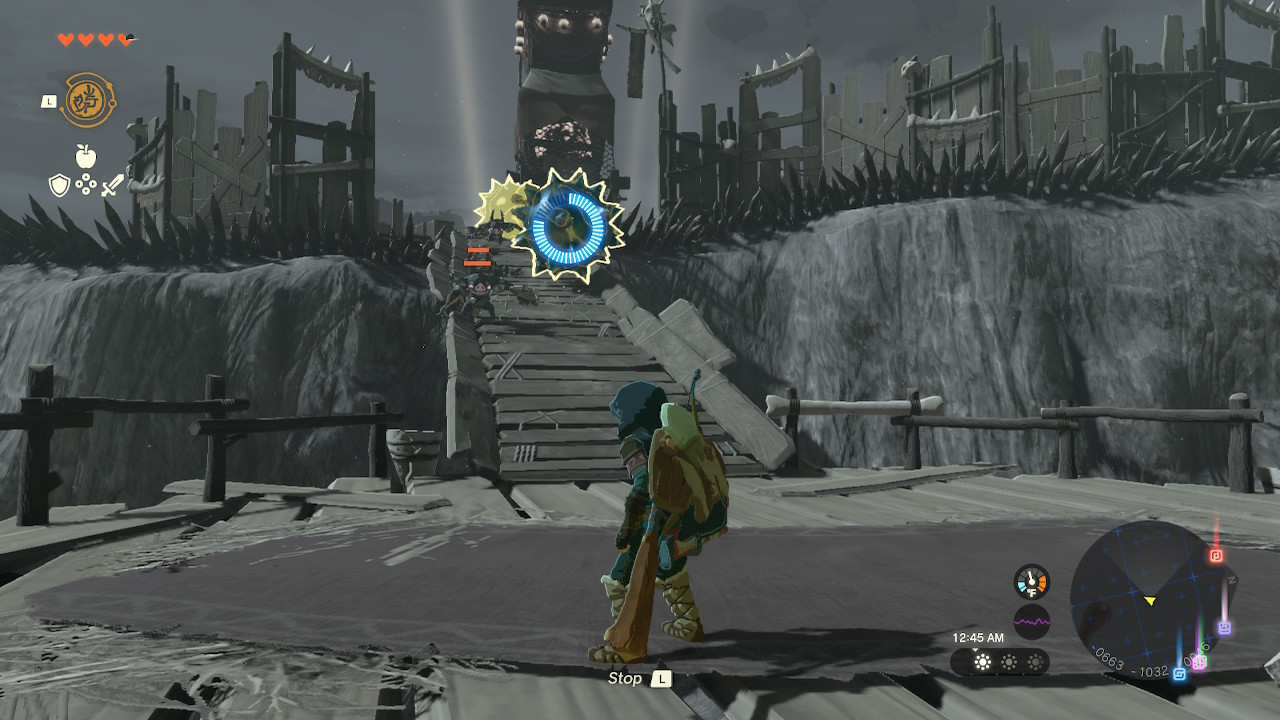Click the temperature gauge icon
The width and height of the screenshot is (1280, 720).
(x=1032, y=582)
